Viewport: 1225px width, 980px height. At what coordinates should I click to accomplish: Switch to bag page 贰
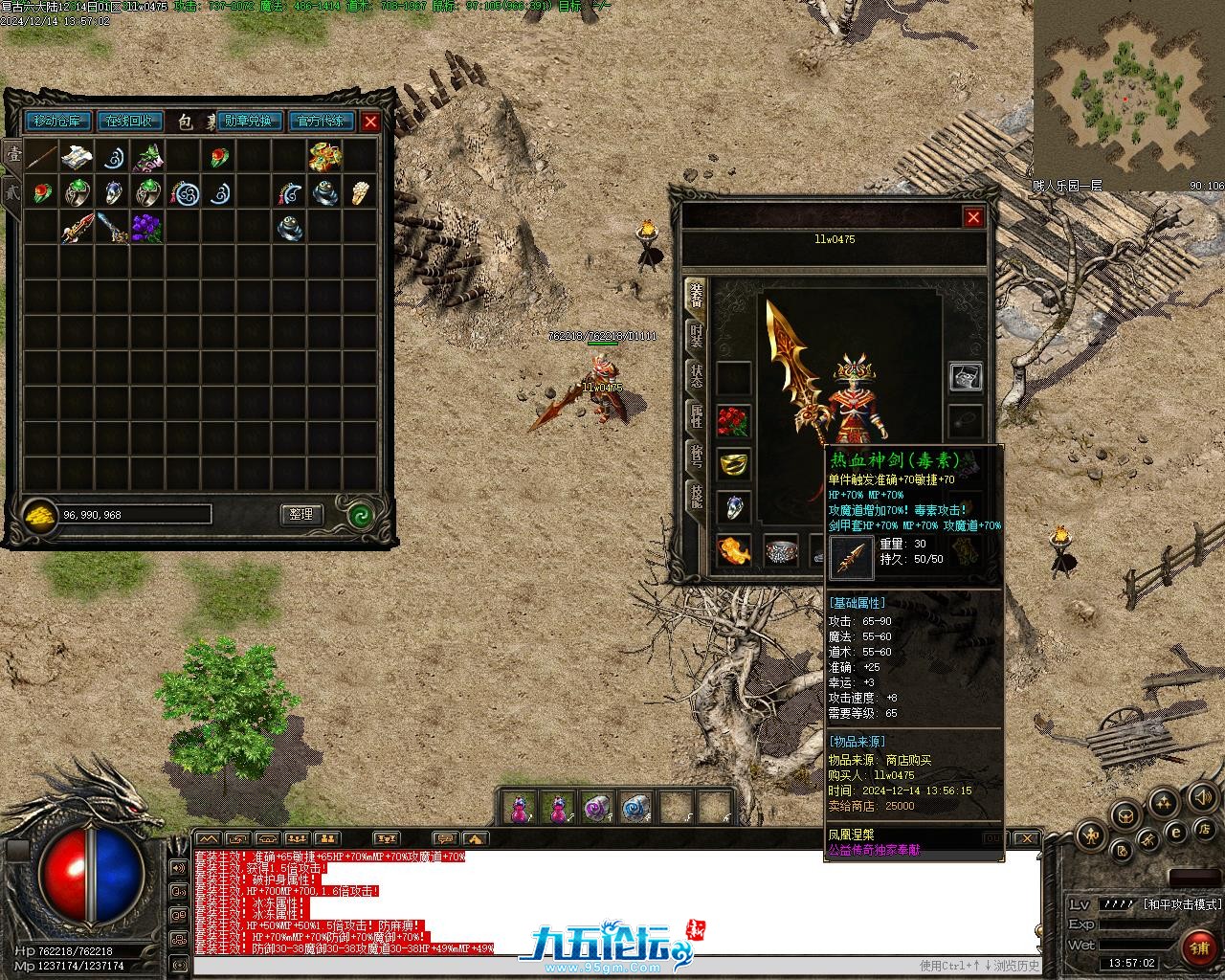(x=12, y=189)
